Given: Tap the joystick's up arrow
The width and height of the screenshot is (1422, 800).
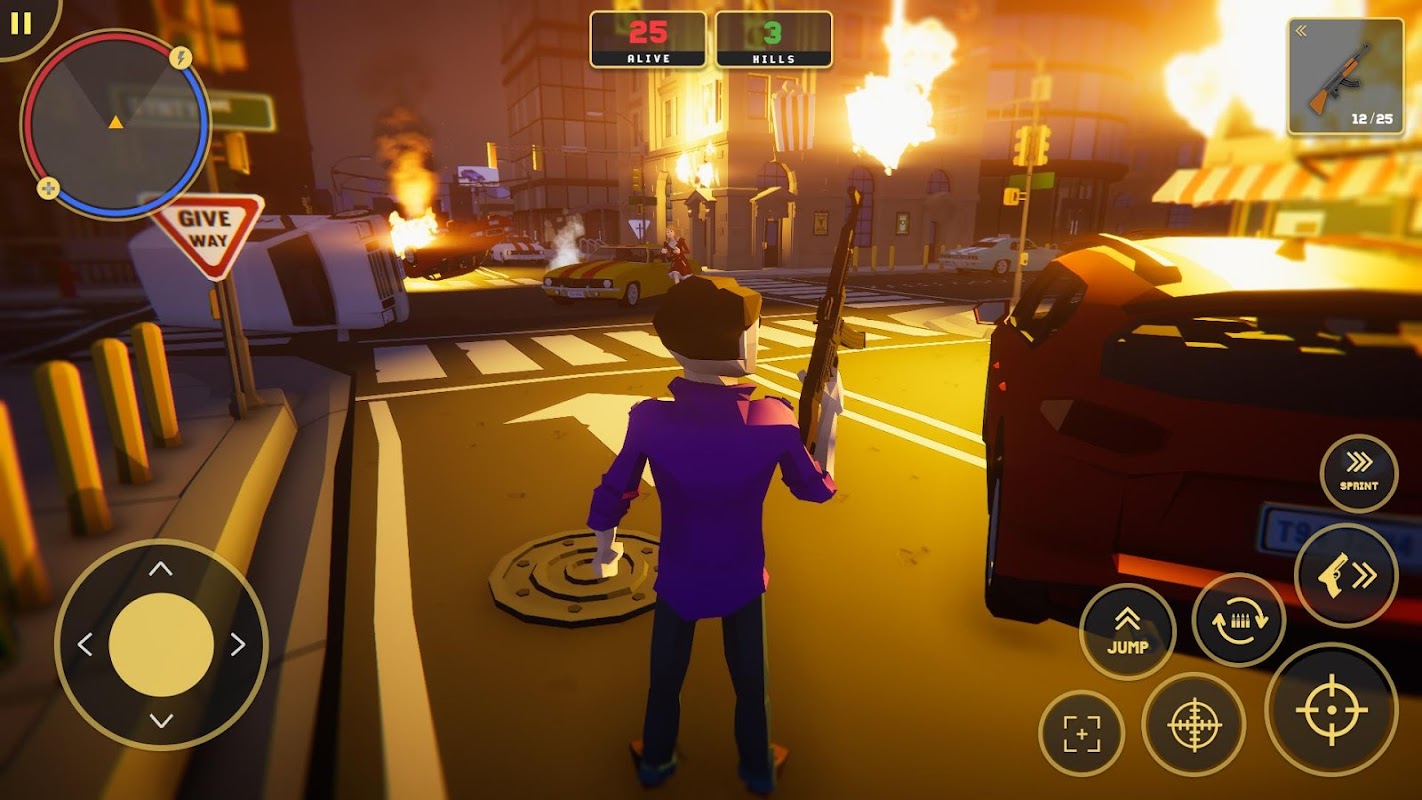Looking at the screenshot, I should click(x=161, y=569).
